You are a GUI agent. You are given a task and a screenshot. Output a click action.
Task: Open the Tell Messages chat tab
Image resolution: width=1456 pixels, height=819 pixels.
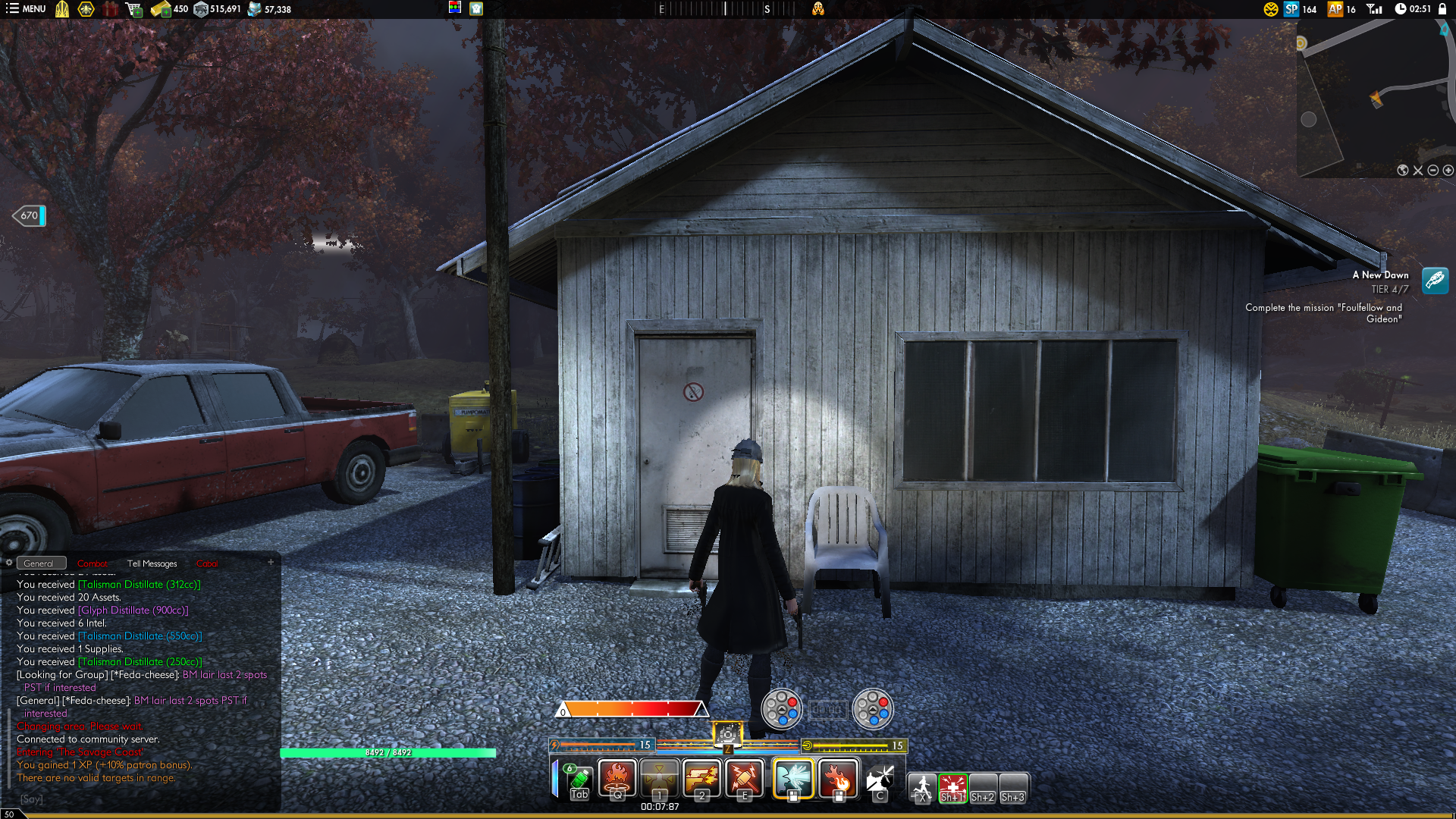[x=152, y=563]
